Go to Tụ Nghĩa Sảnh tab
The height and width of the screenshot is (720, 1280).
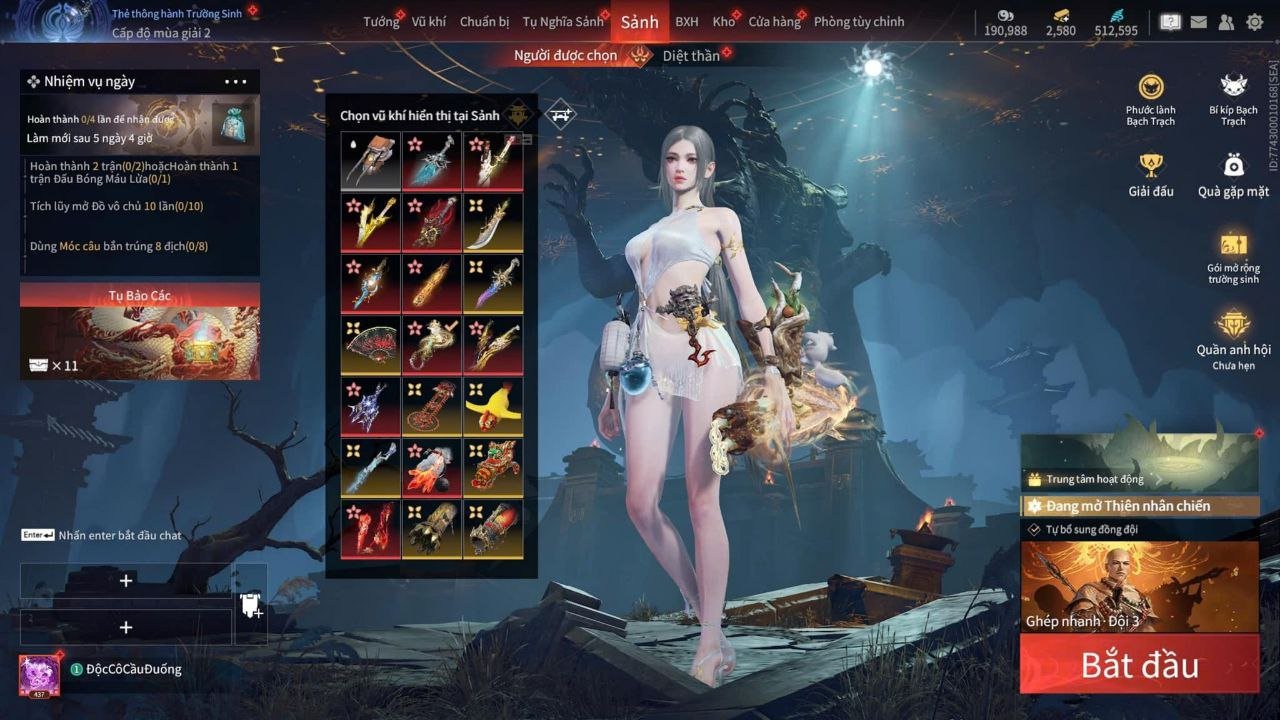(x=563, y=22)
